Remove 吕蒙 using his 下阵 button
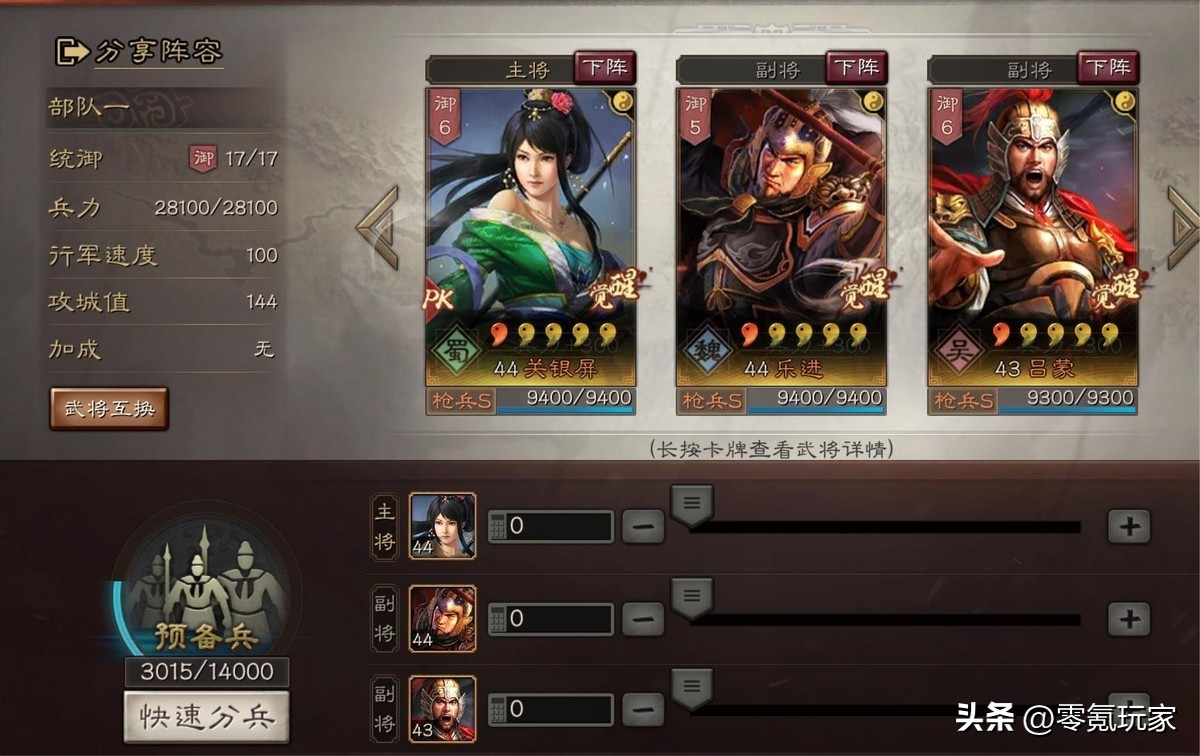This screenshot has width=1200, height=756. [x=1107, y=68]
